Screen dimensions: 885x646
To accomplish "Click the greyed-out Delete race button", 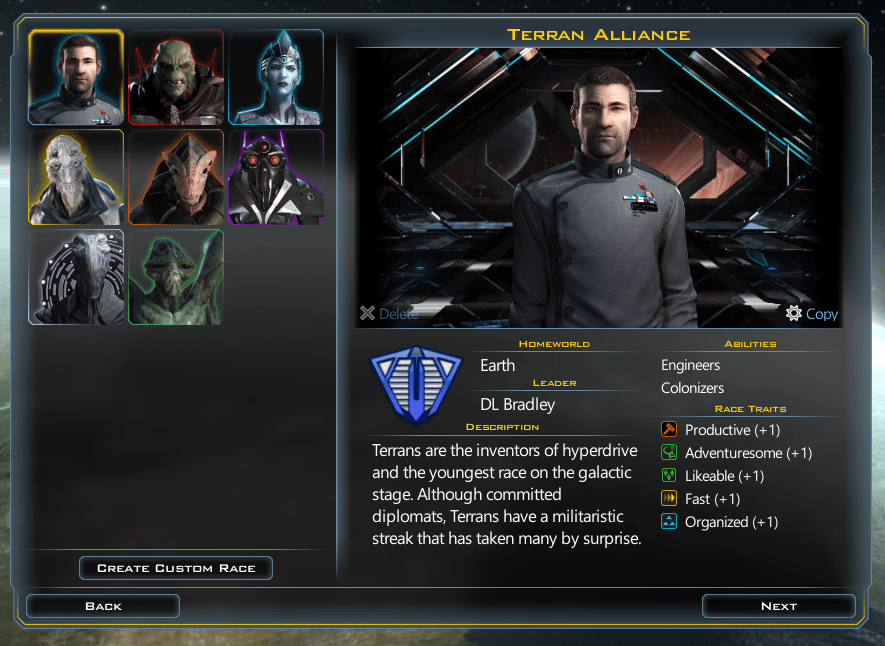I will (389, 314).
